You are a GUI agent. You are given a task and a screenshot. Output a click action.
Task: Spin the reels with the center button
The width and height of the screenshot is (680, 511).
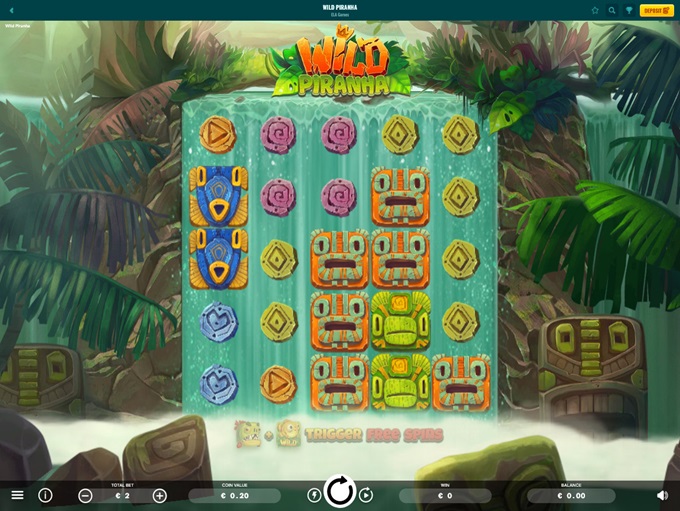[340, 492]
